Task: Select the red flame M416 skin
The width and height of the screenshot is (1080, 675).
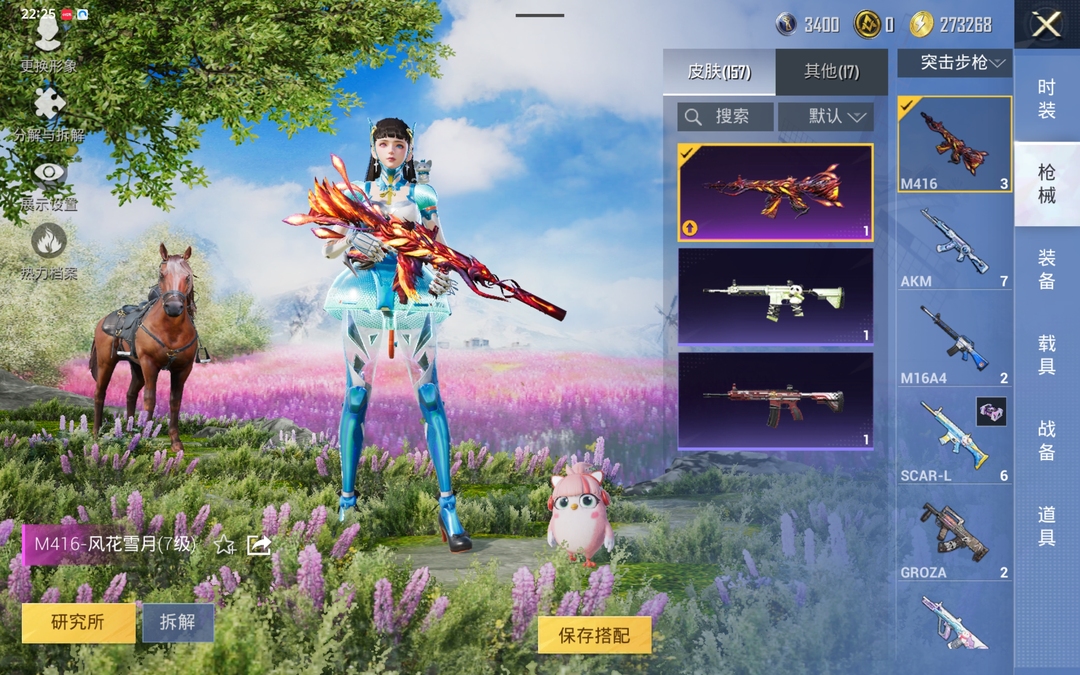Action: point(775,192)
